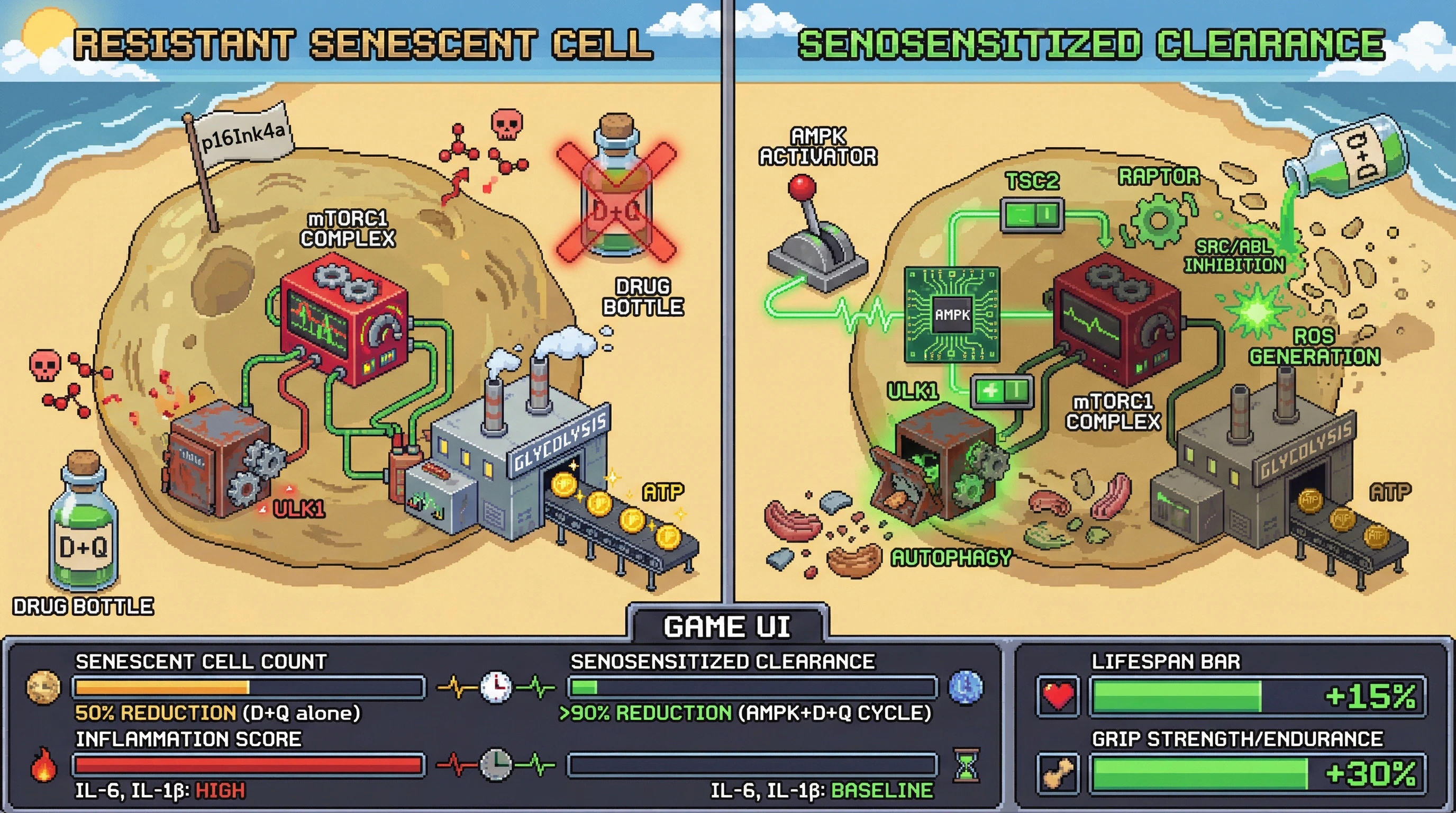Select the blue clock coin icon
1456x813 pixels.
966,688
